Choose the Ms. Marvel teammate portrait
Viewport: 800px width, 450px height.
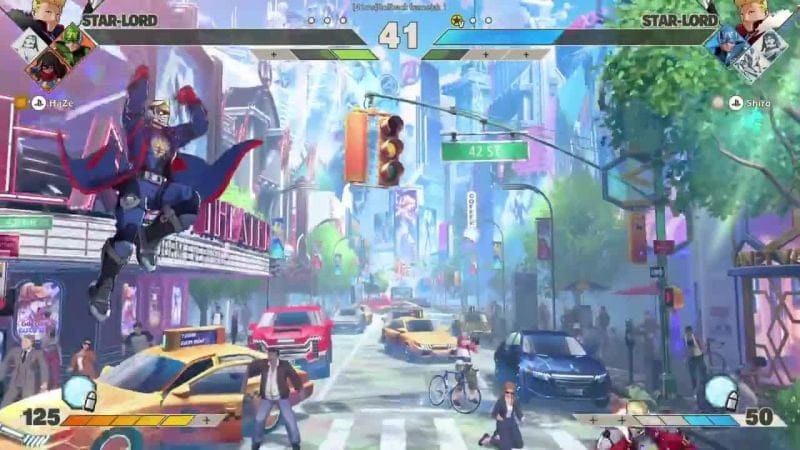(48, 66)
